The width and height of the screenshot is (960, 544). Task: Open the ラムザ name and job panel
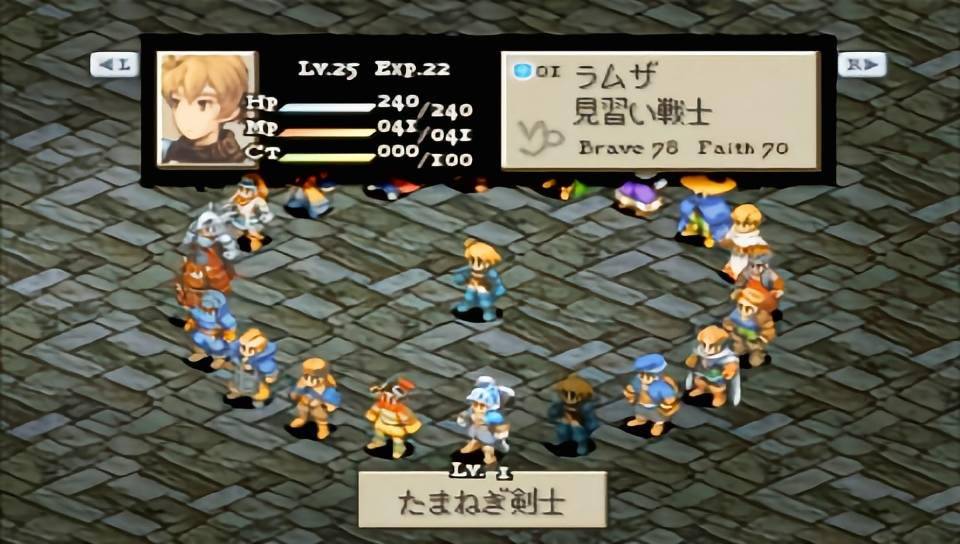coord(660,110)
